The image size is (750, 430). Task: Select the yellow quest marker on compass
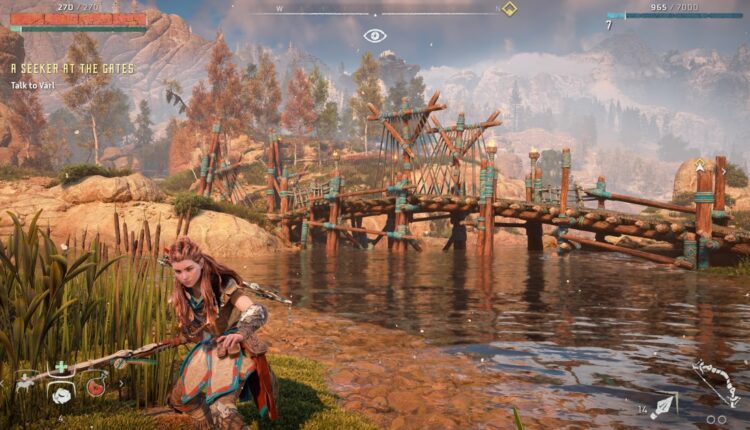point(509,9)
